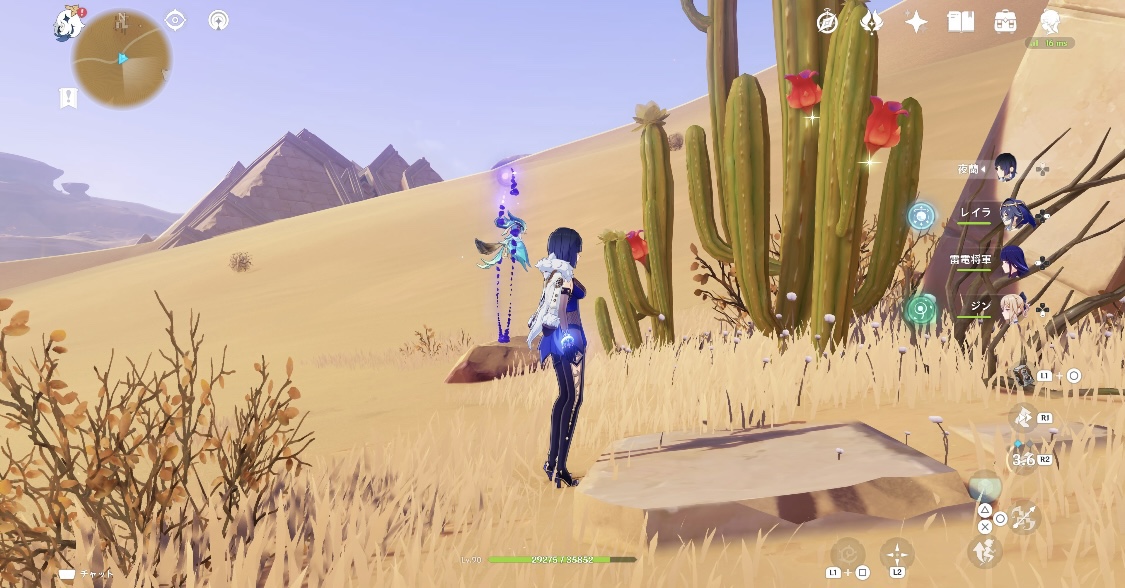The image size is (1125, 588).
Task: Tap the jump action icon
Action: pyautogui.click(x=984, y=550)
